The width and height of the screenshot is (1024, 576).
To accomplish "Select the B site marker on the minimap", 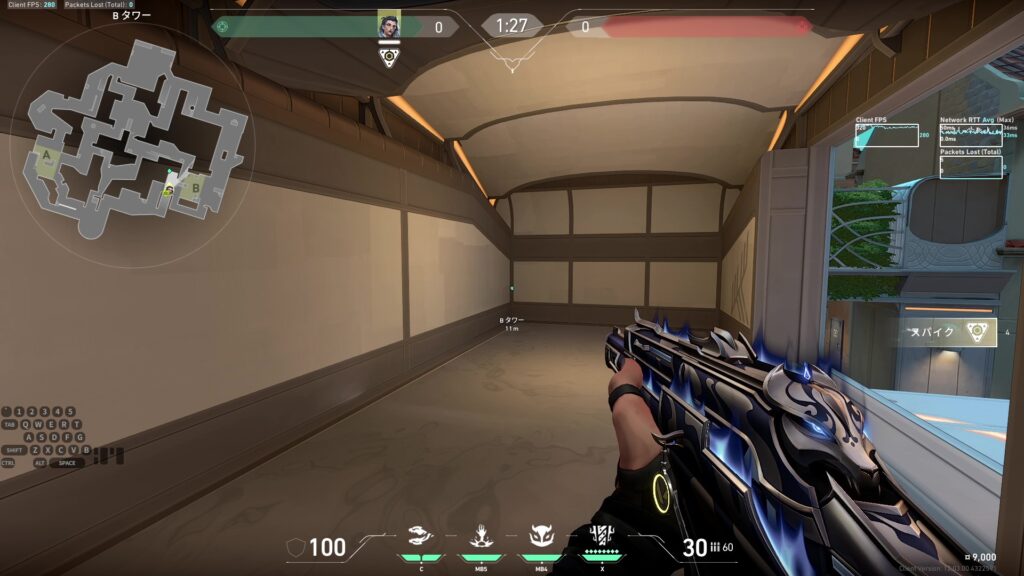I will [196, 185].
